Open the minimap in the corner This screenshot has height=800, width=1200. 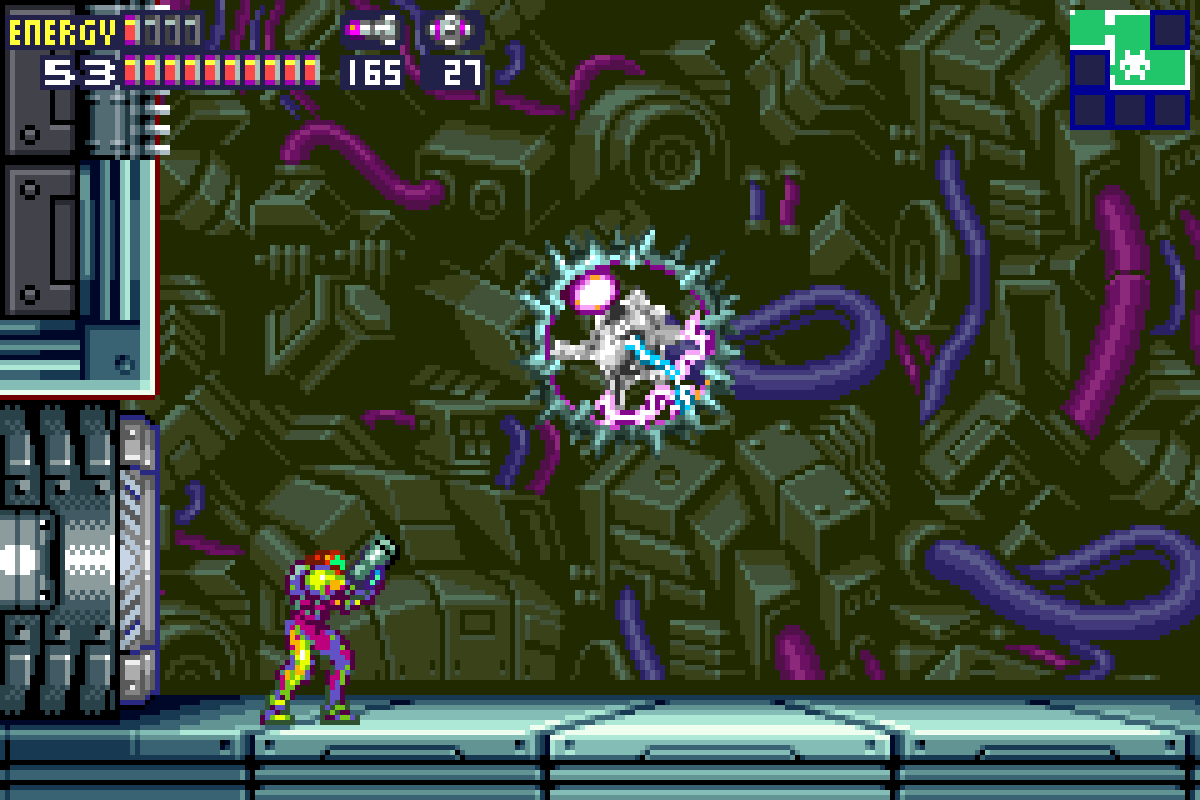click(x=1131, y=68)
